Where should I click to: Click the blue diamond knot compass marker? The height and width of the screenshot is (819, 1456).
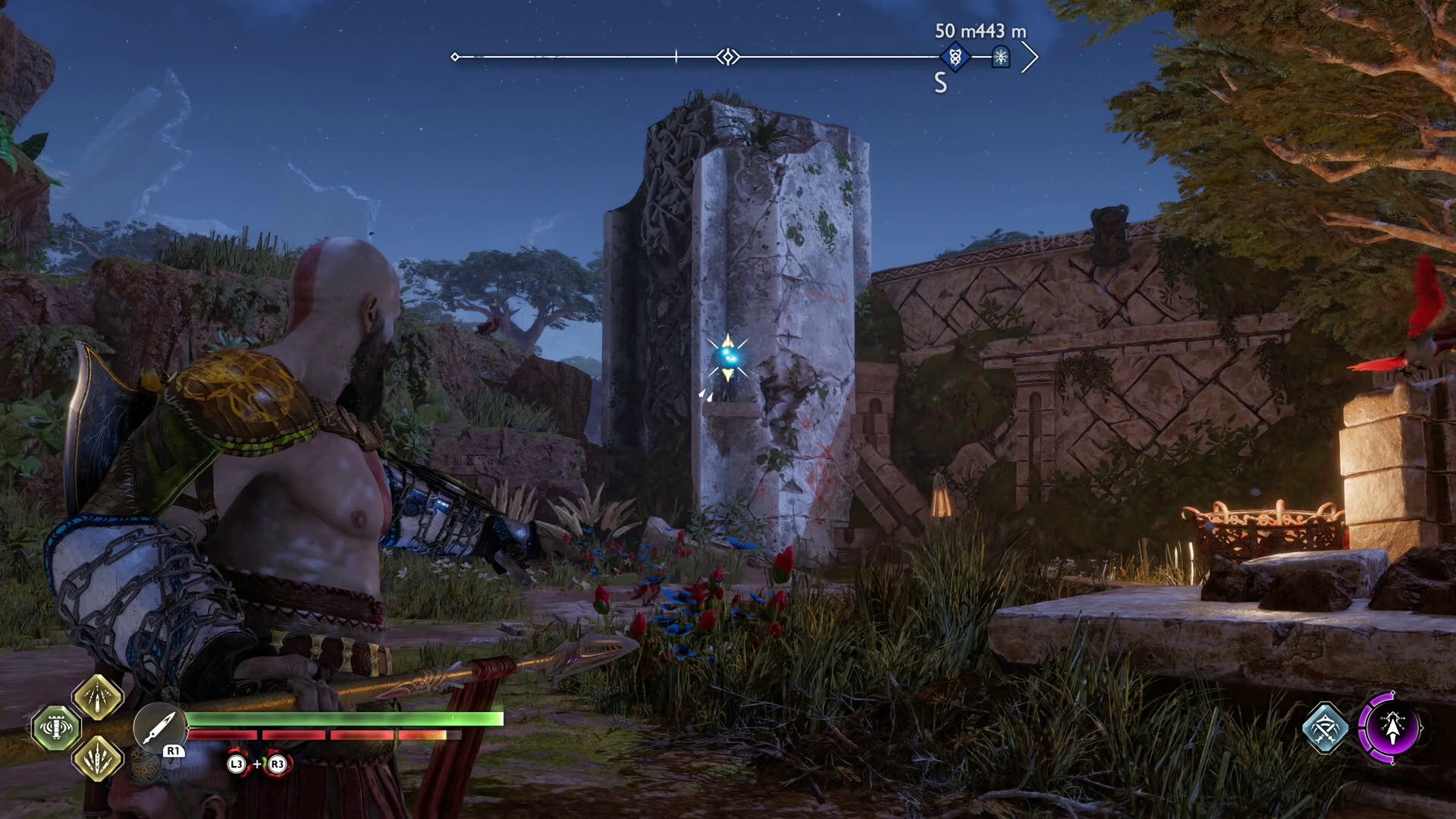(955, 57)
